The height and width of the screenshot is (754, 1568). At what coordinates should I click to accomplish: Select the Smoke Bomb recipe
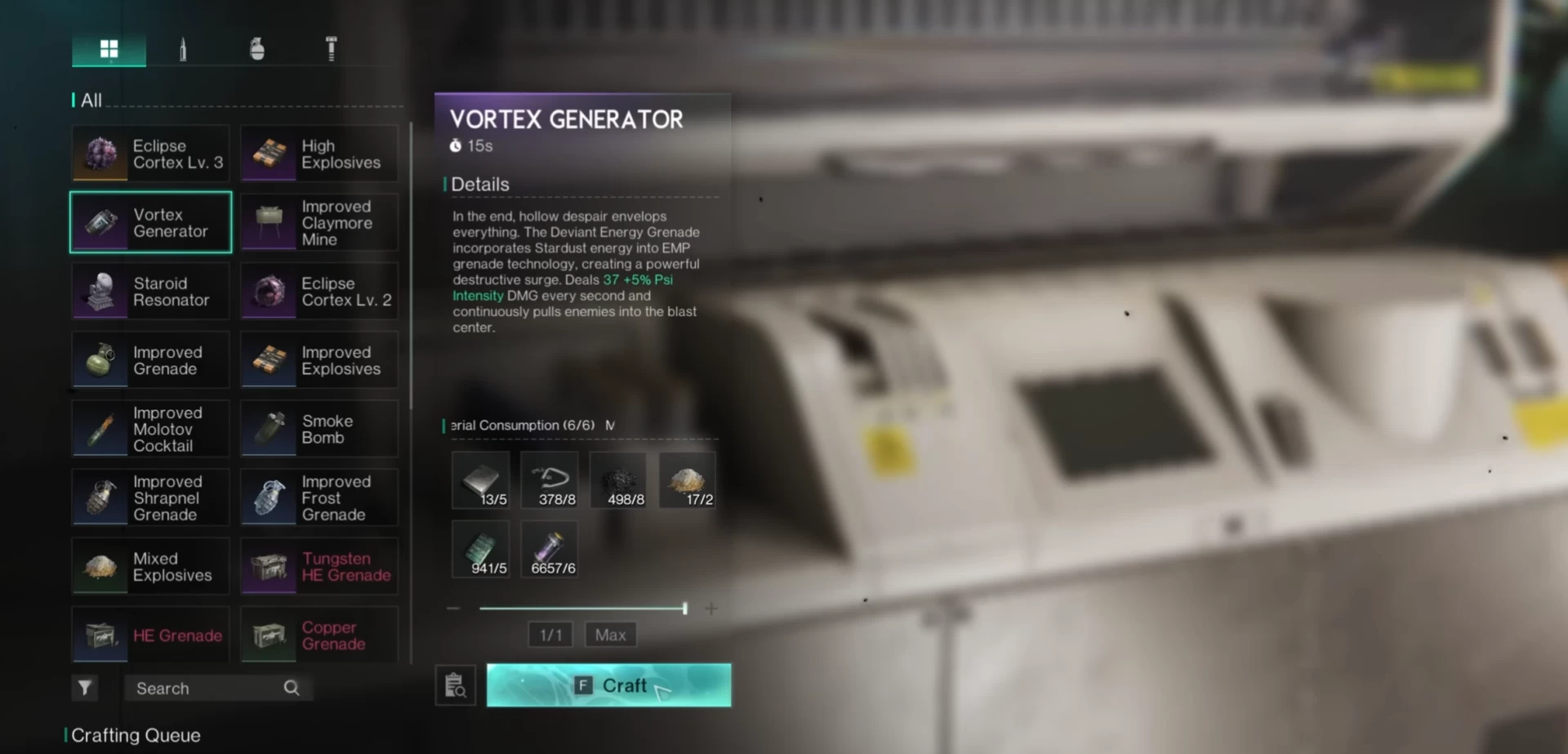click(x=319, y=430)
